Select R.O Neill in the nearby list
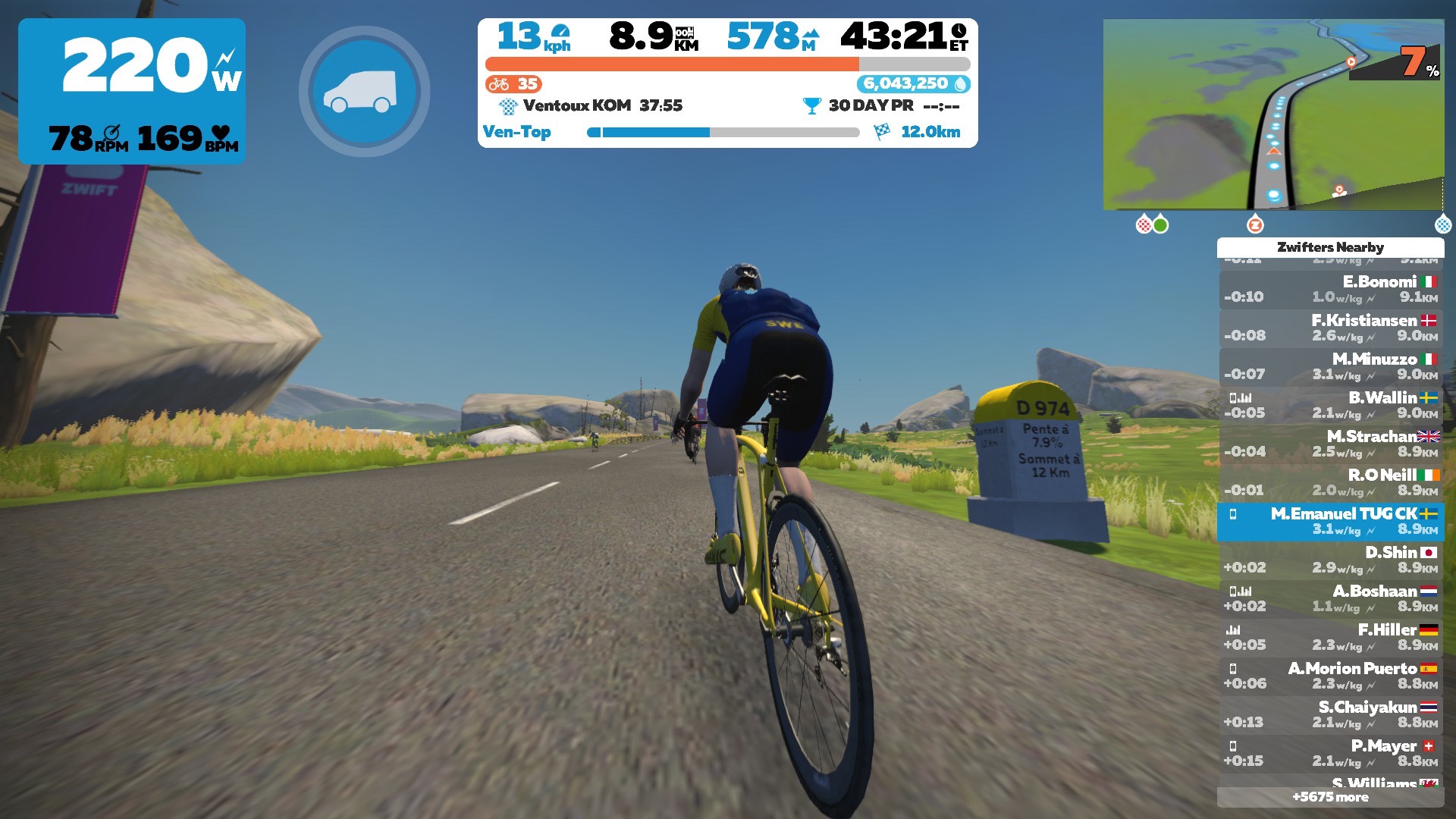The image size is (1456, 819). point(1330,483)
